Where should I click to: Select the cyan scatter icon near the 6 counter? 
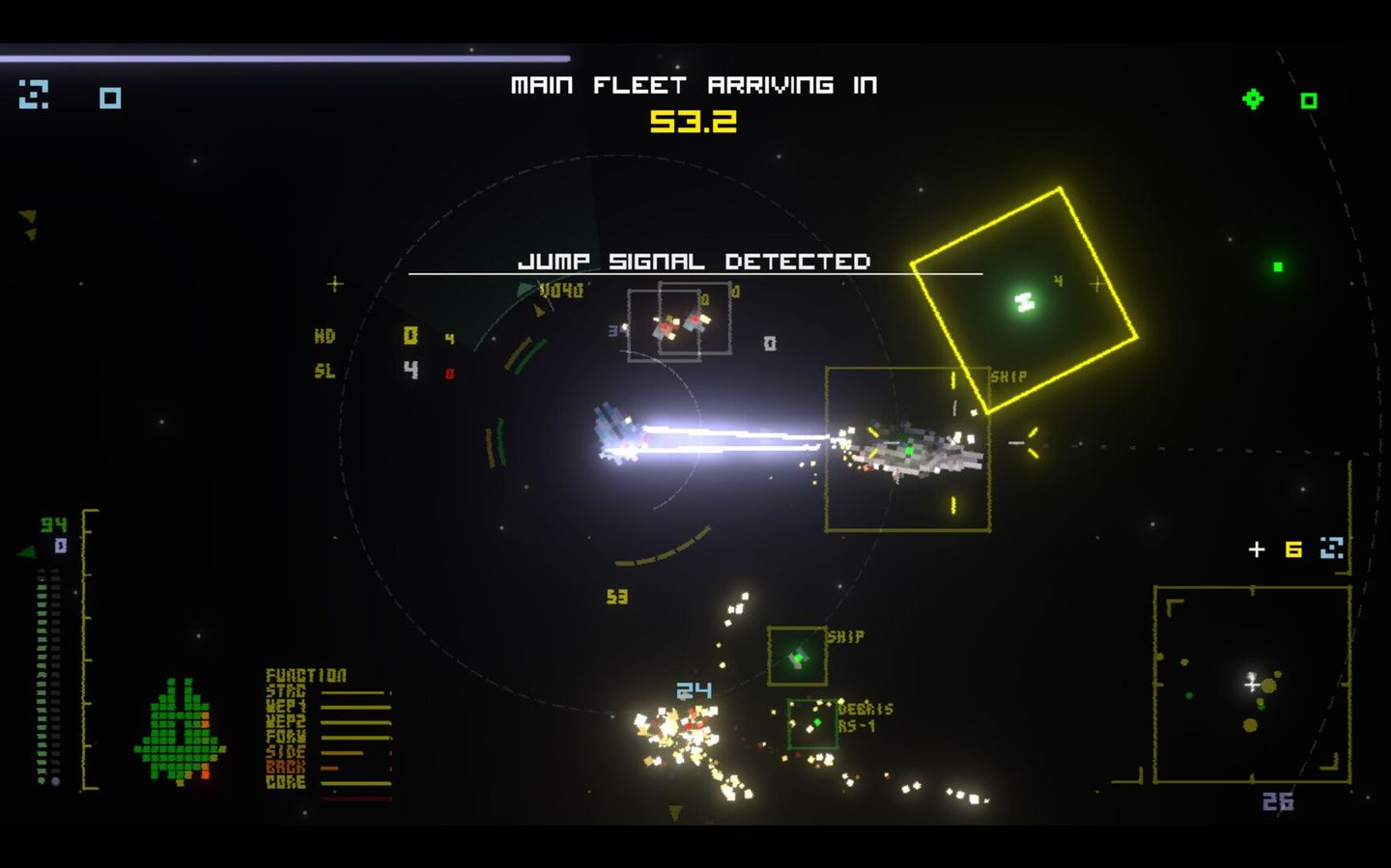click(x=1333, y=547)
